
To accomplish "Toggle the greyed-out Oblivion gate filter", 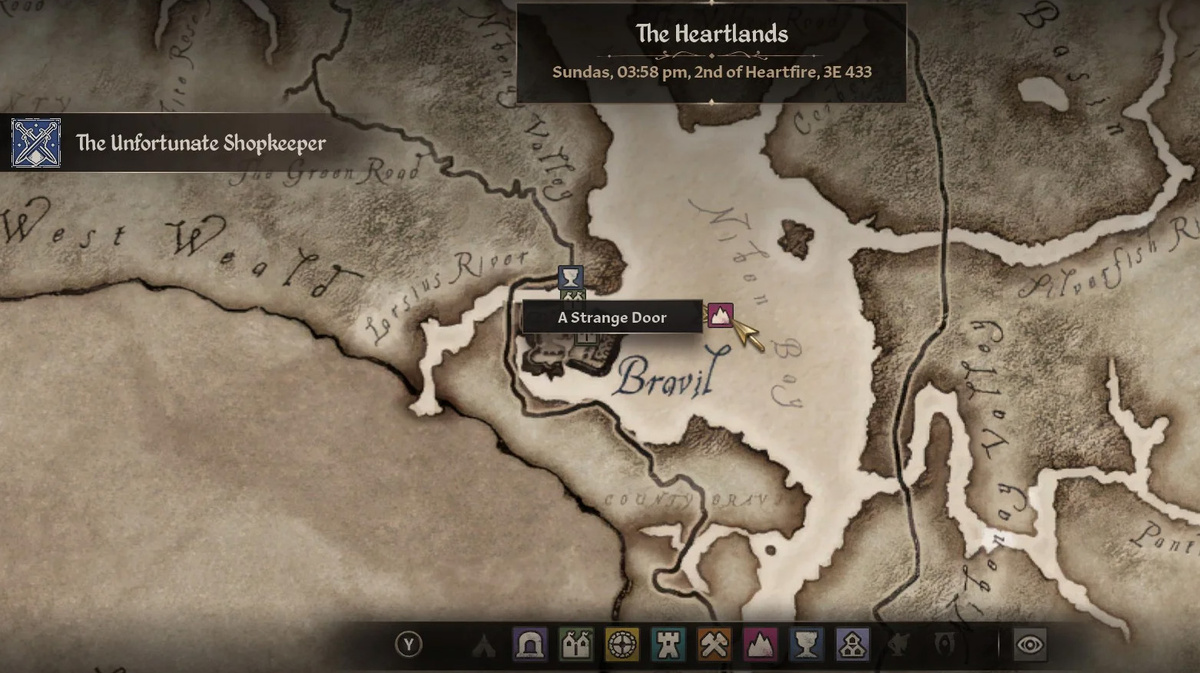I will [x=942, y=645].
